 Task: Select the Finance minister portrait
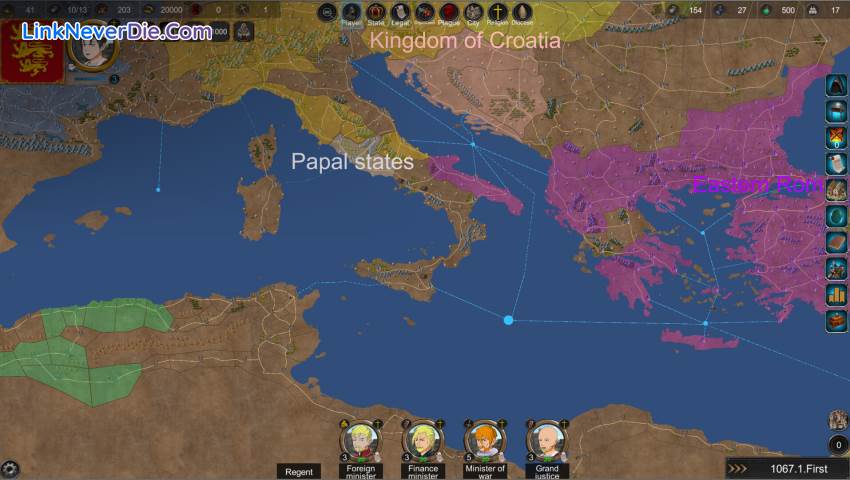click(x=423, y=440)
